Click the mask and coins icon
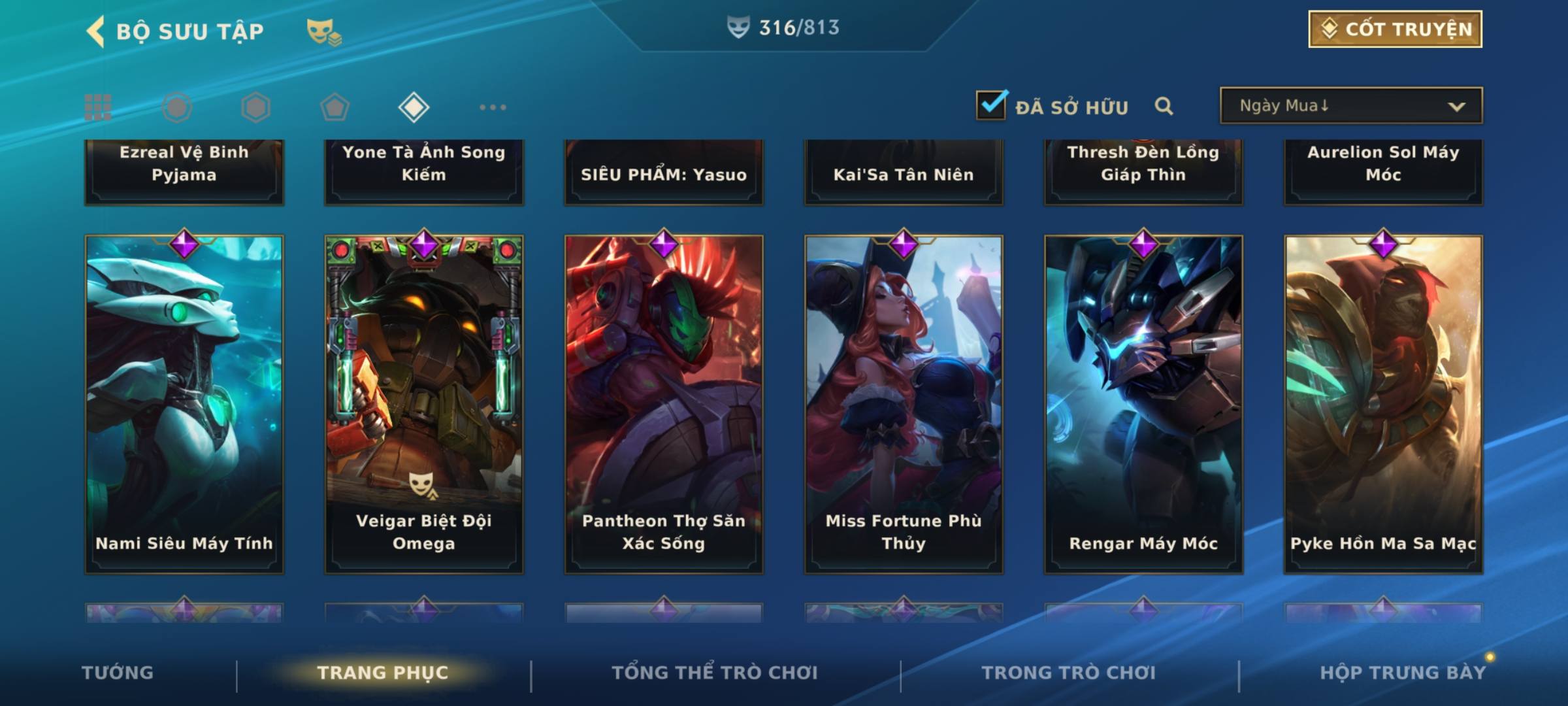1568x706 pixels. (323, 31)
